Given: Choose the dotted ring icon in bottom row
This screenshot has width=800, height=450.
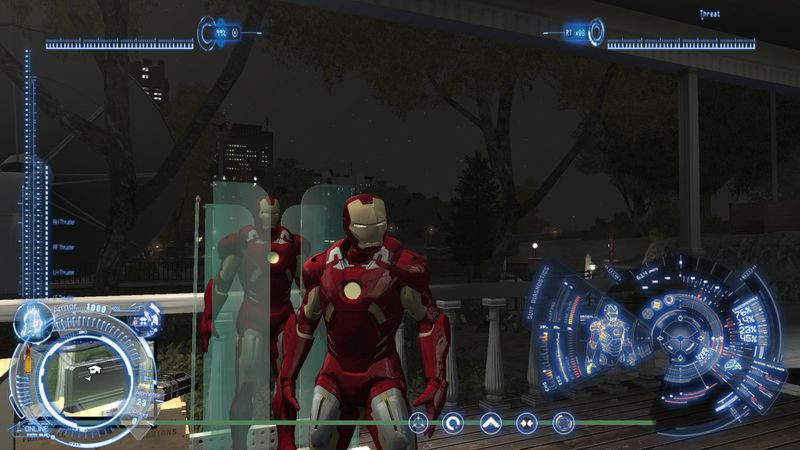Looking at the screenshot, I should pyautogui.click(x=563, y=423).
